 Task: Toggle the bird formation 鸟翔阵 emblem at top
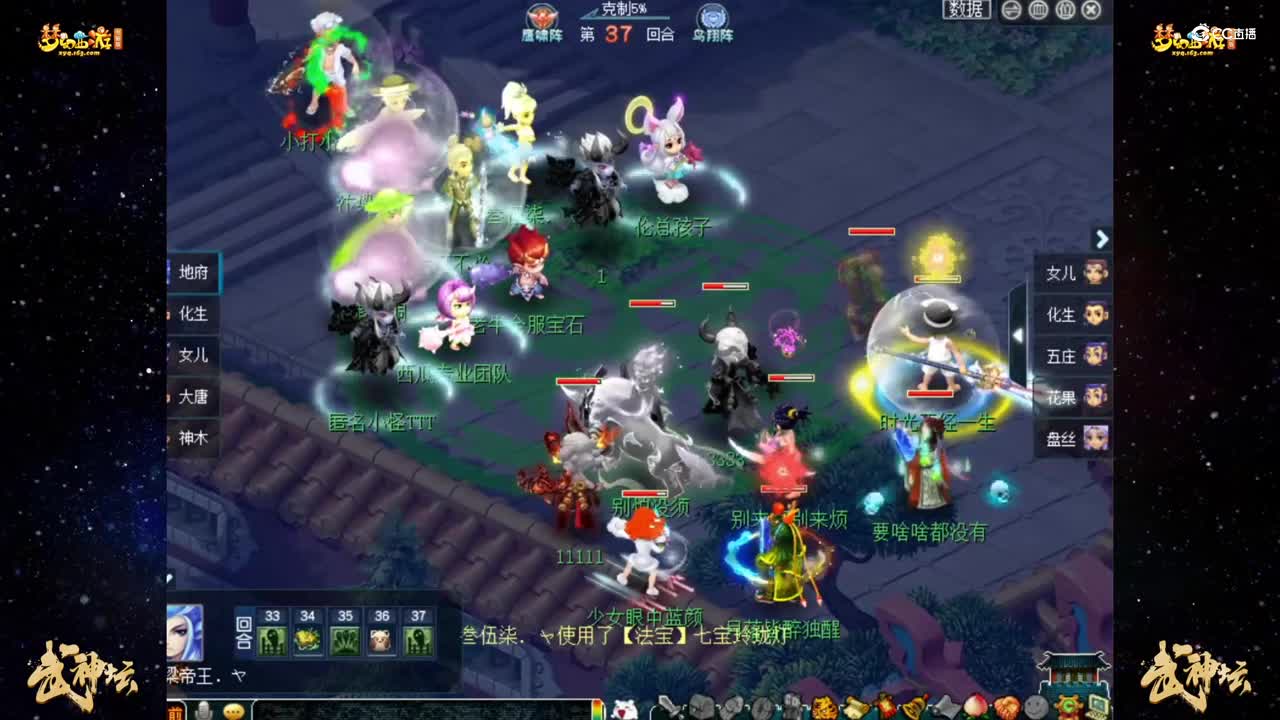(714, 17)
